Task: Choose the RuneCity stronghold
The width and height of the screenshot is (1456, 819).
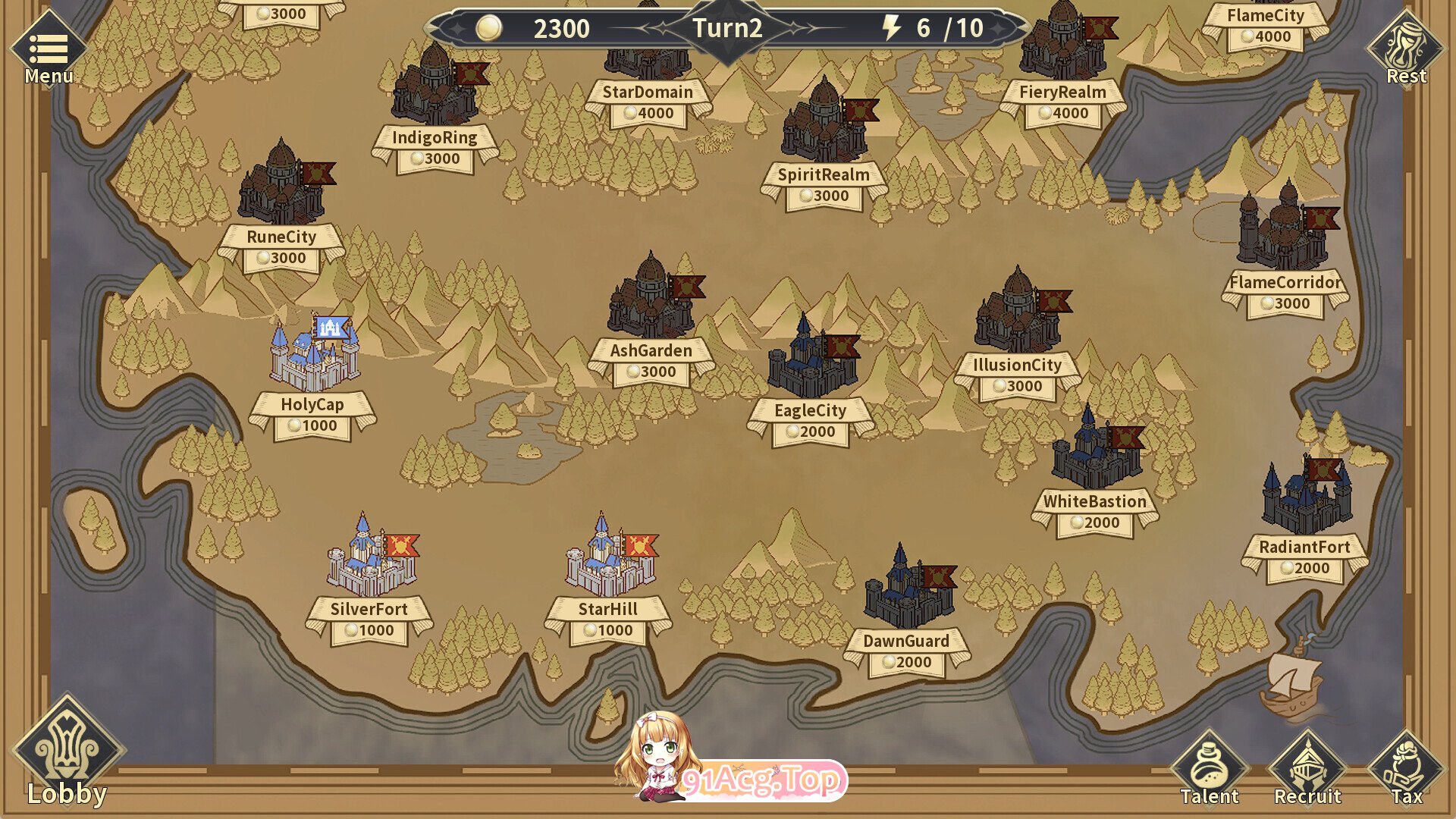Action: tap(282, 186)
